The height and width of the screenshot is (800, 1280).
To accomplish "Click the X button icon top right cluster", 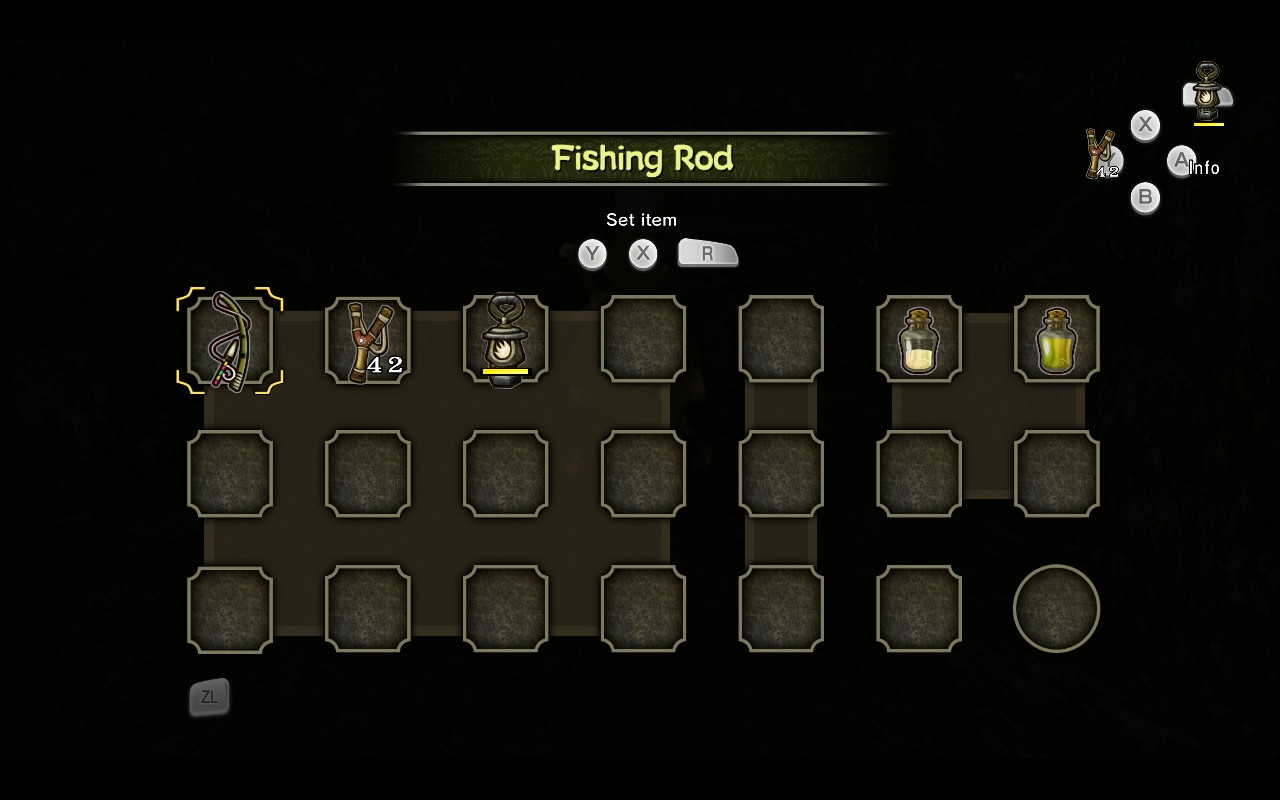I will point(1145,125).
